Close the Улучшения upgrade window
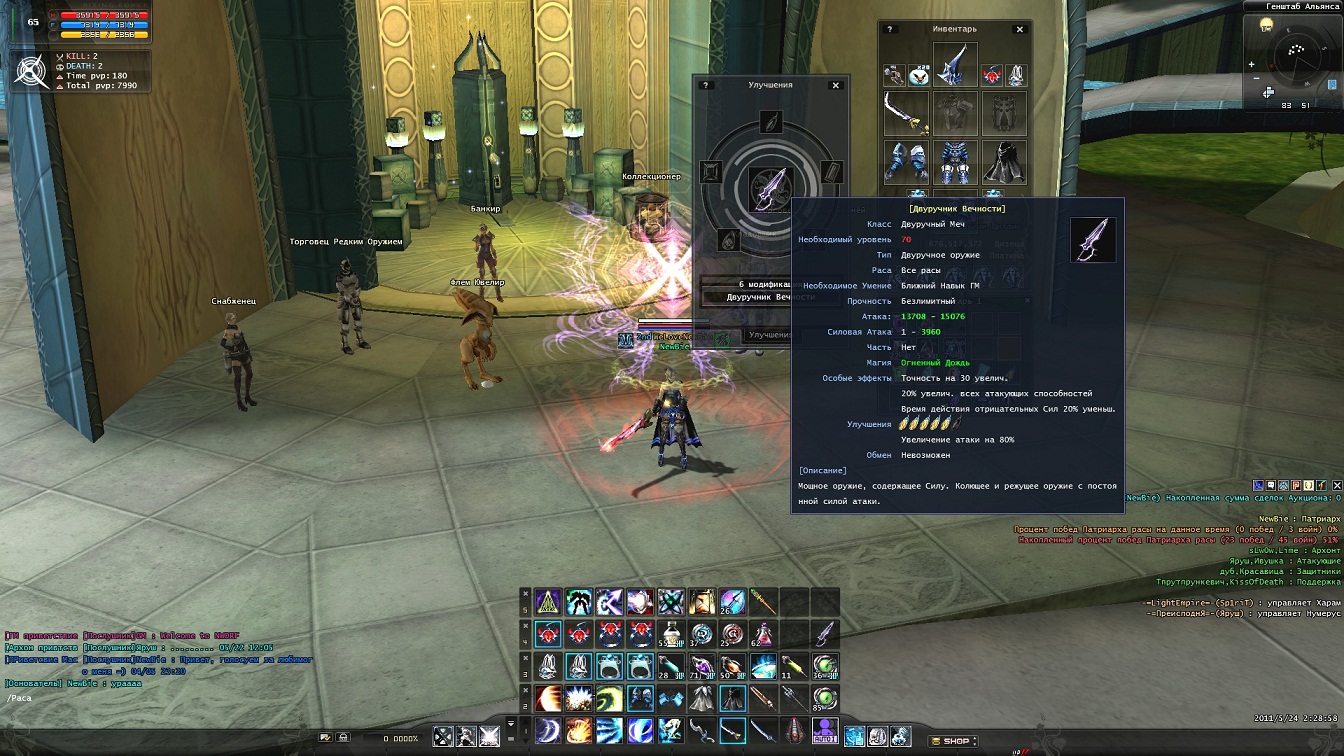Screen dimensions: 1344x756 836,86
